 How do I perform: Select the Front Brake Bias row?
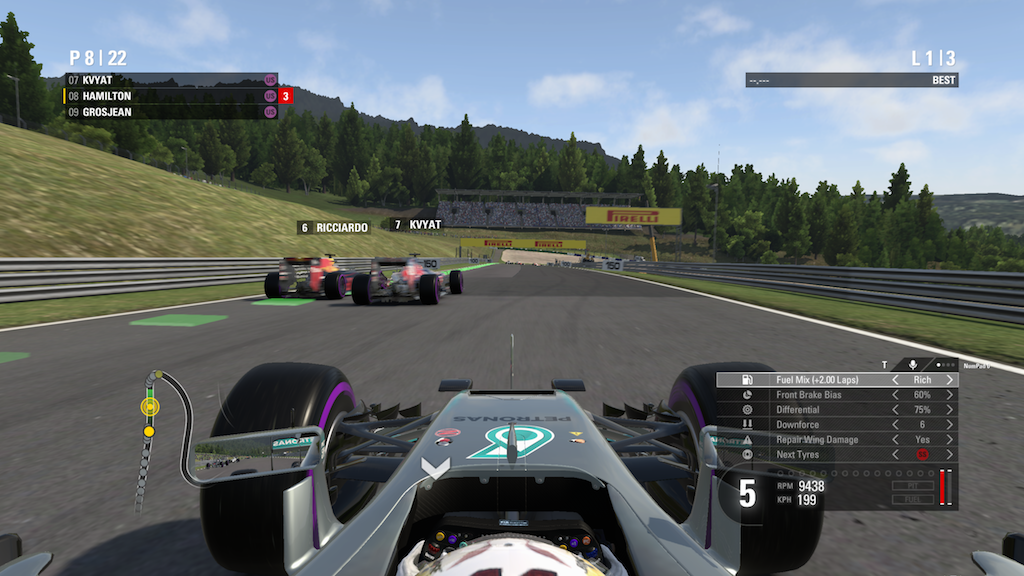coord(820,395)
